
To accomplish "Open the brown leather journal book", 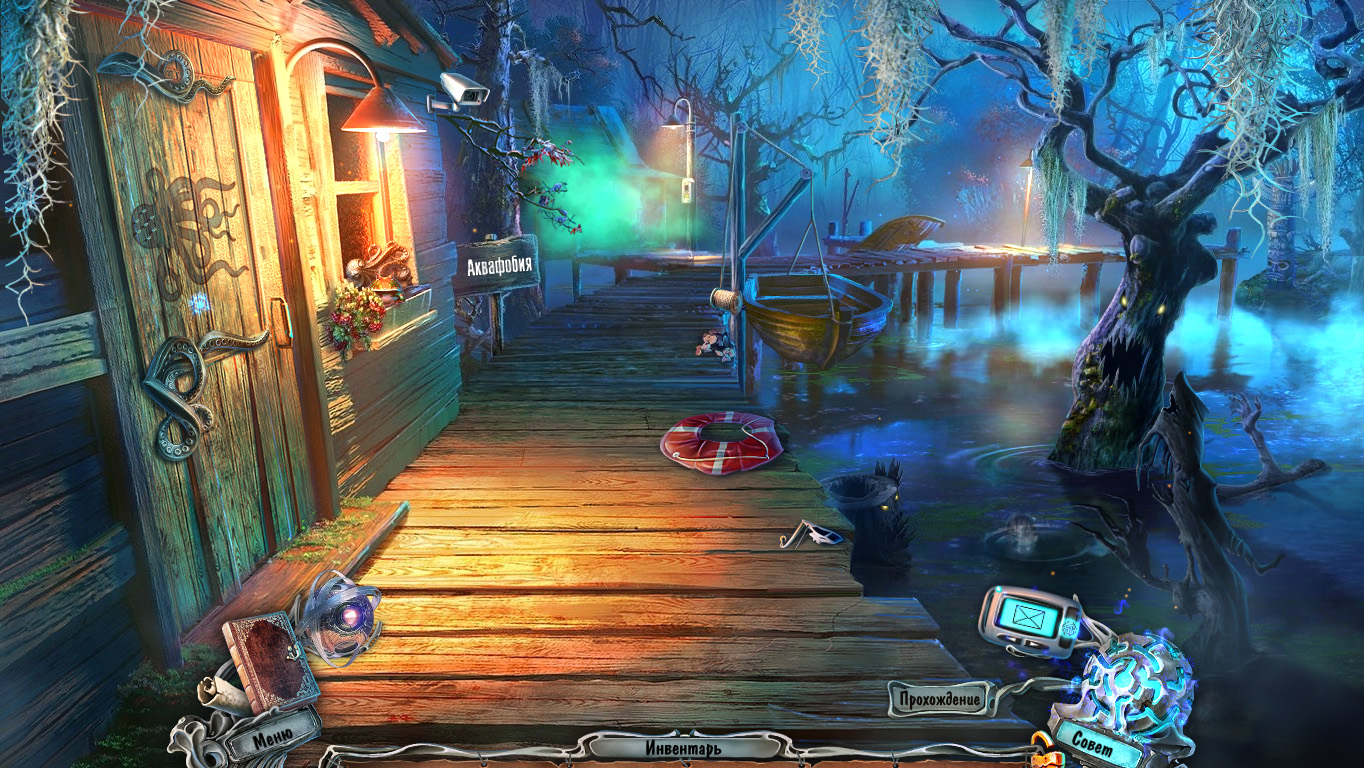I will click(x=268, y=660).
